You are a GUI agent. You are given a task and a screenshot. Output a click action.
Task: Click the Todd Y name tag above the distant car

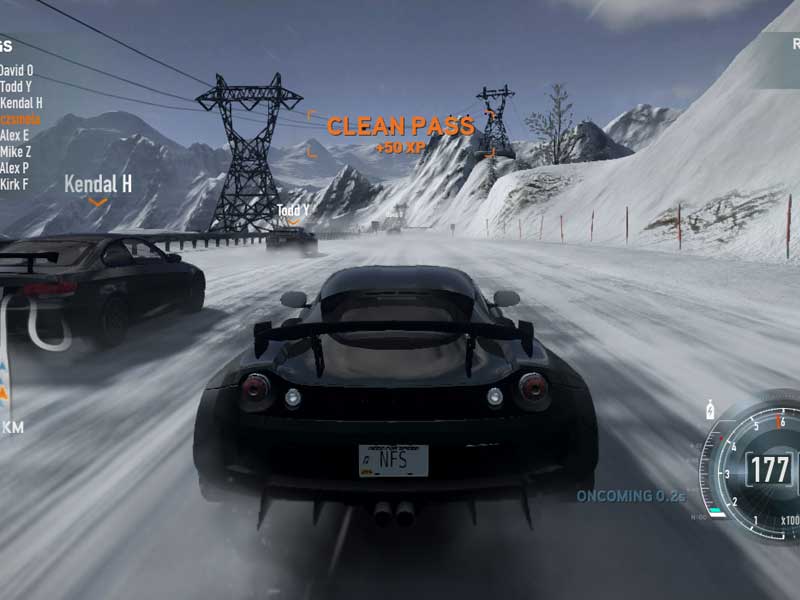(x=293, y=211)
